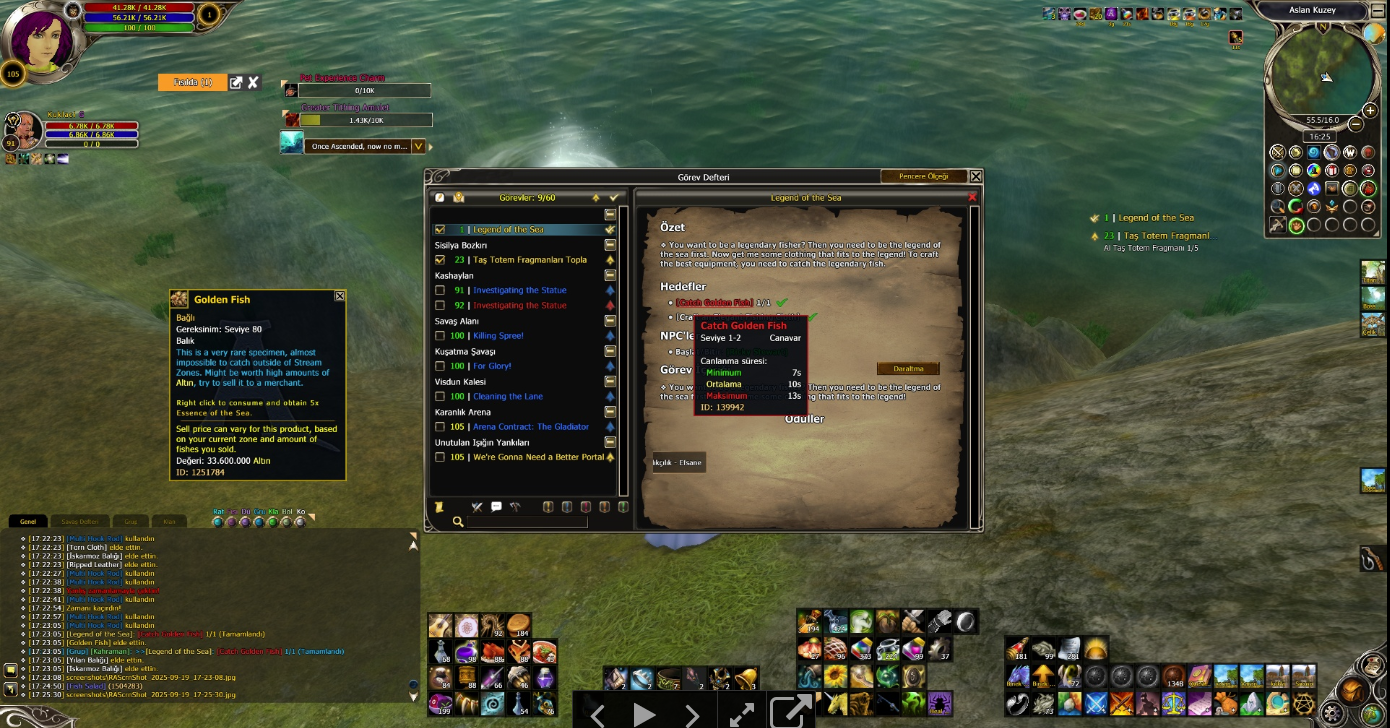Tick the checkbox beside For Glory! quest
Image resolution: width=1390 pixels, height=728 pixels.
coord(440,367)
